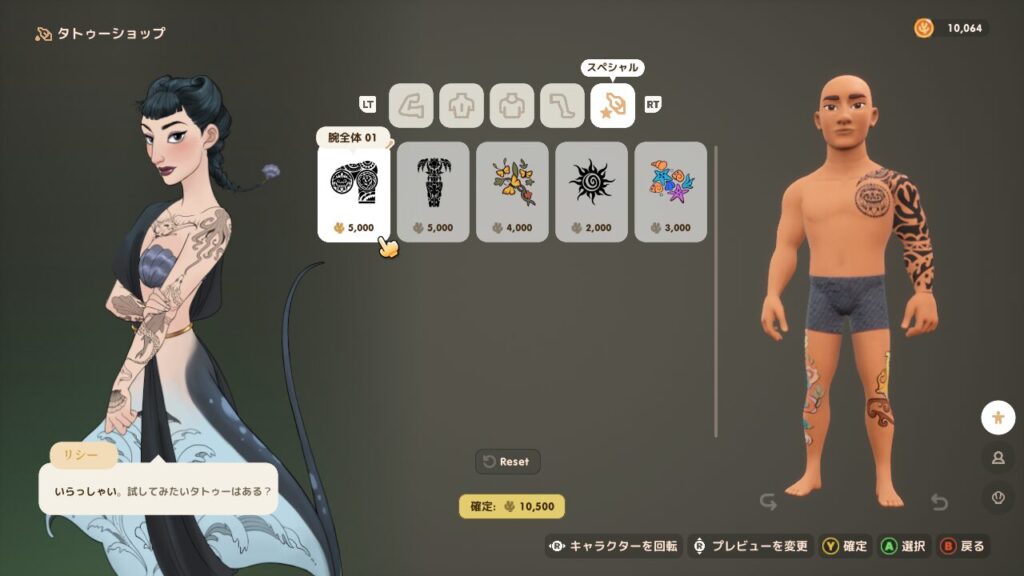This screenshot has width=1024, height=576.
Task: Select the スペシャル special category tab
Action: pyautogui.click(x=612, y=105)
